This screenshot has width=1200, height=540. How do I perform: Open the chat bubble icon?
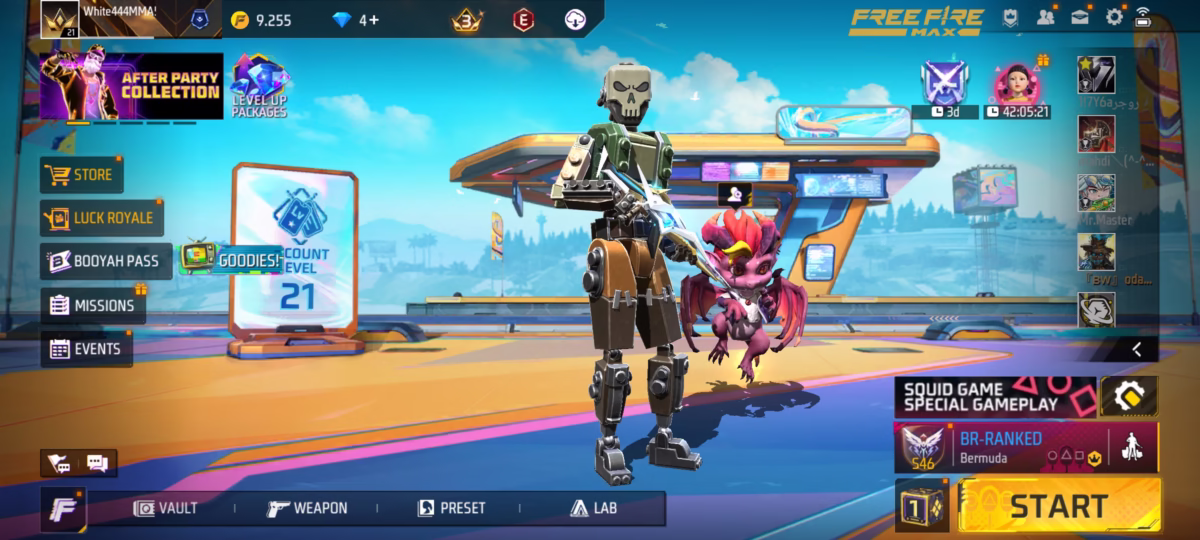tap(97, 463)
